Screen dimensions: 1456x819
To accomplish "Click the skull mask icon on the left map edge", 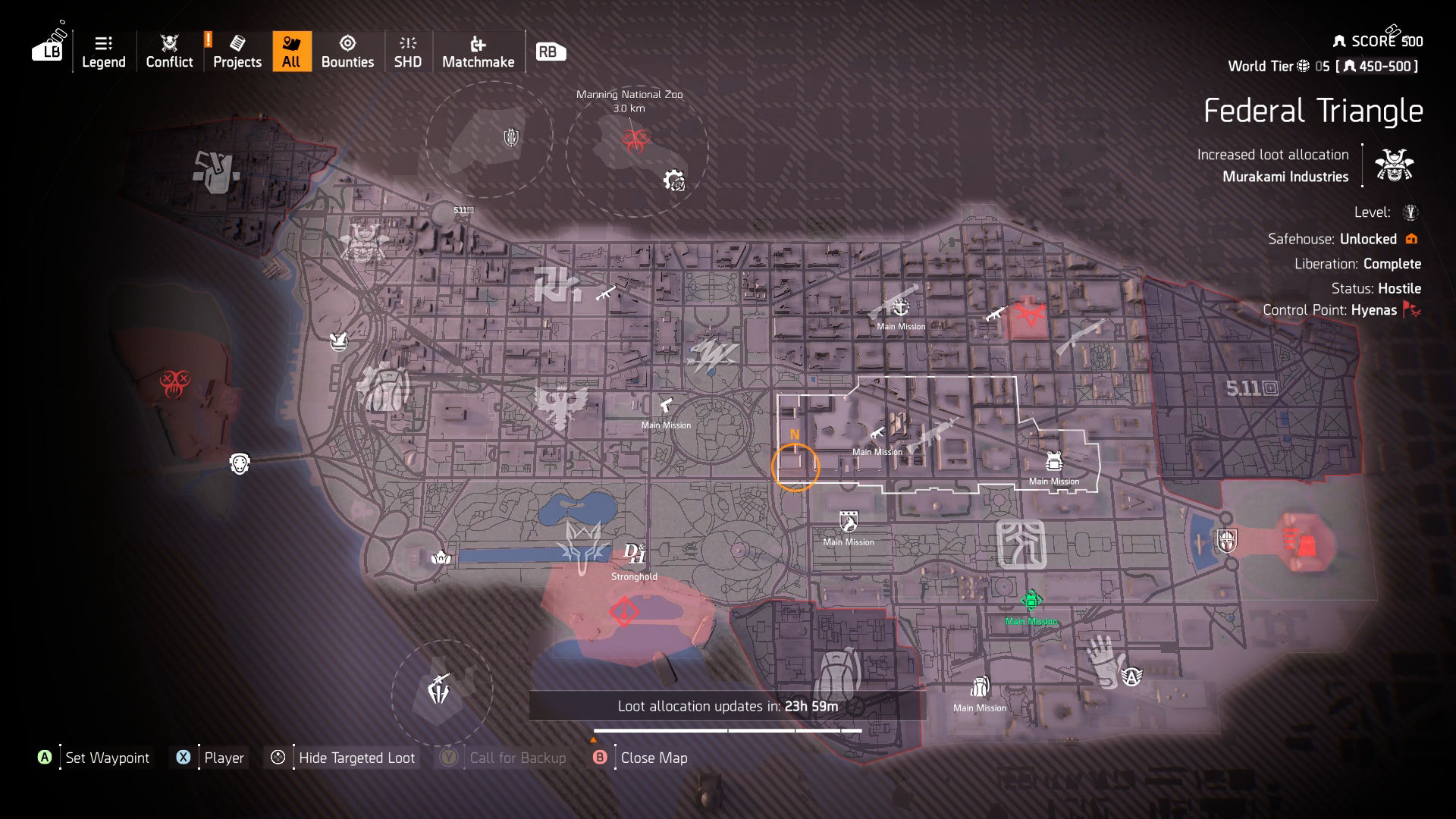I will click(240, 463).
